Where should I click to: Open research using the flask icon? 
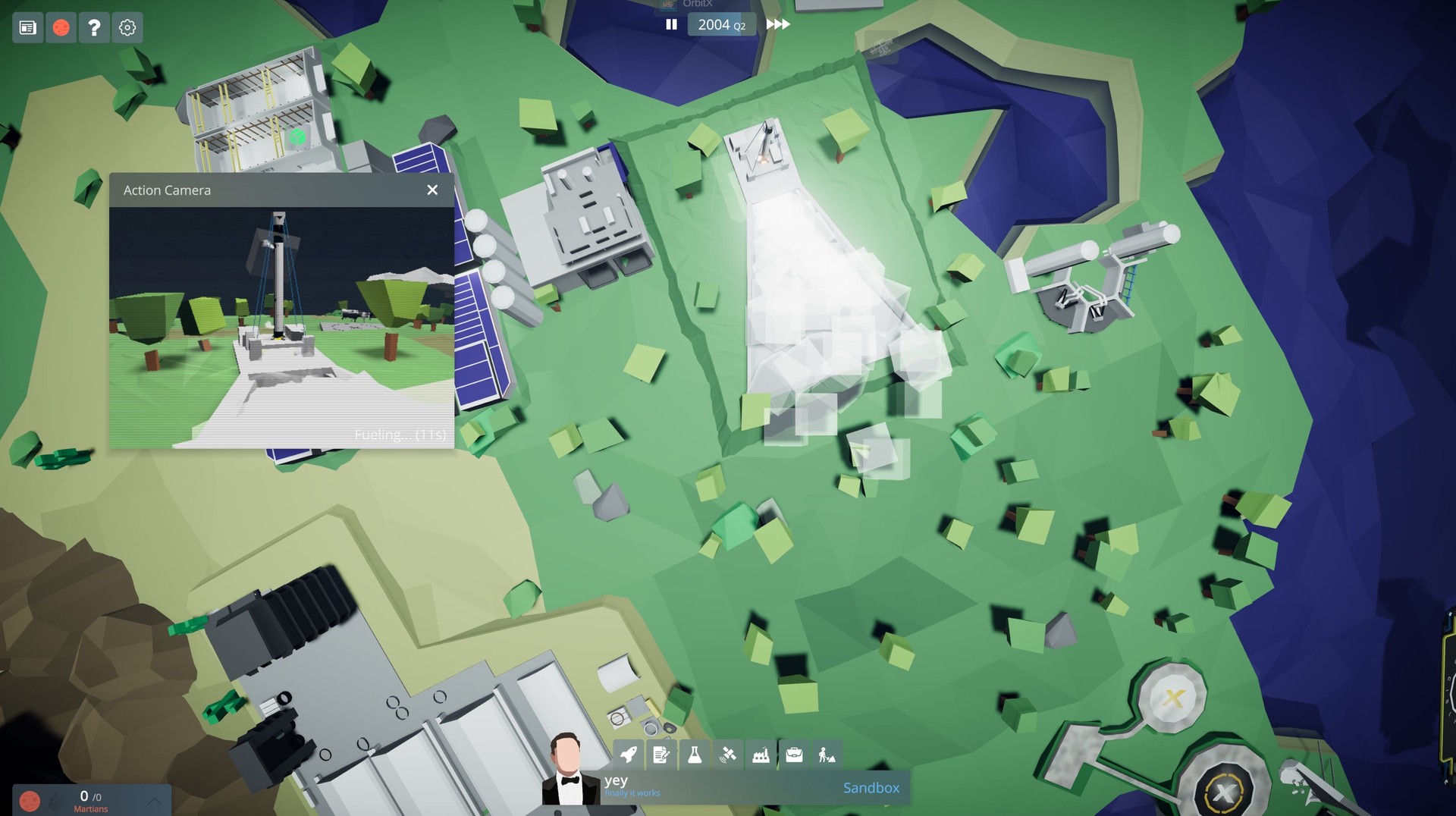[694, 755]
